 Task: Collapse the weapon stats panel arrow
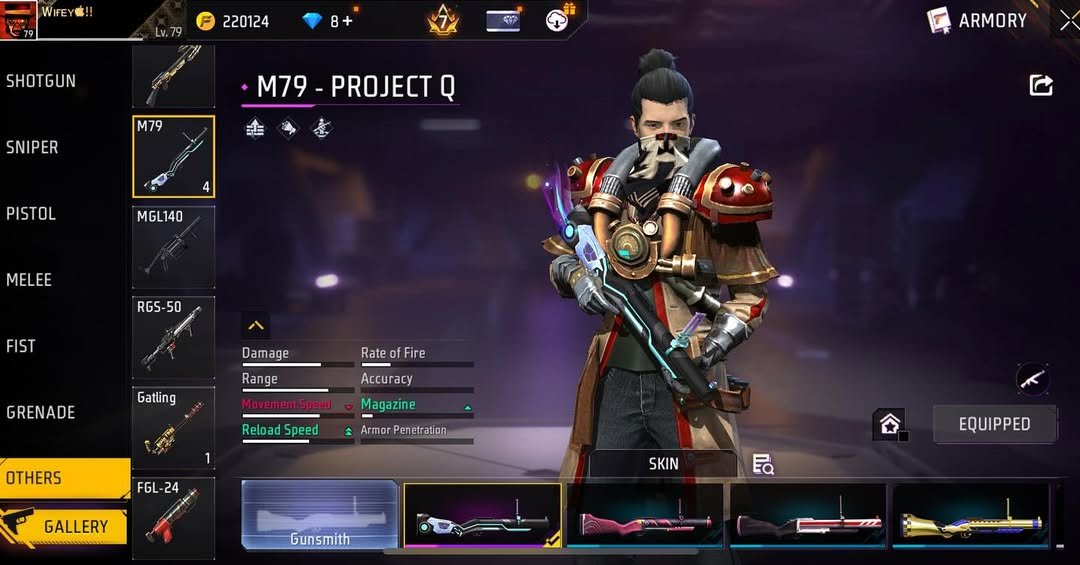click(x=256, y=325)
